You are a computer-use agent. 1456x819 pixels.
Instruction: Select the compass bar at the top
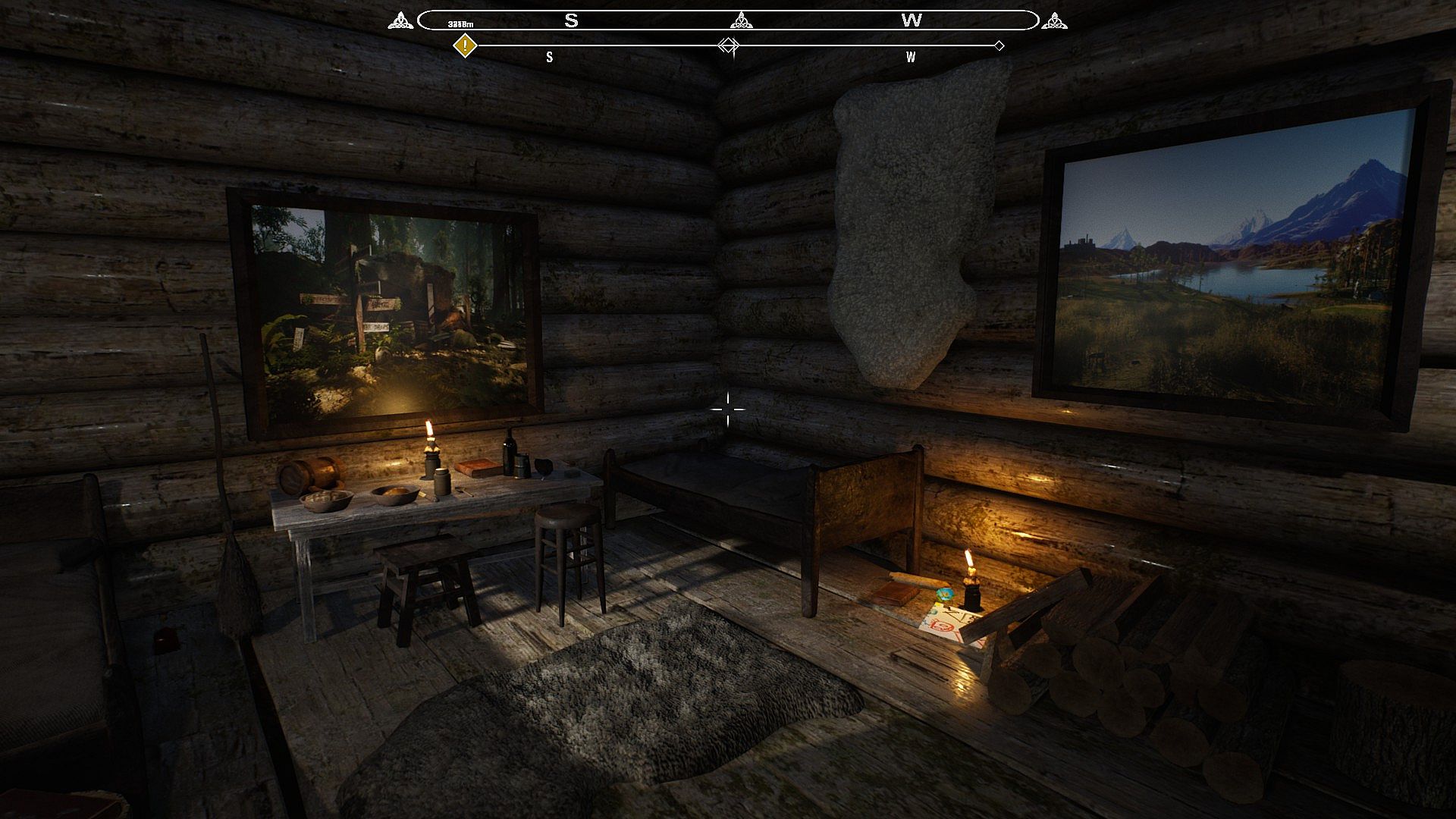pos(727,20)
